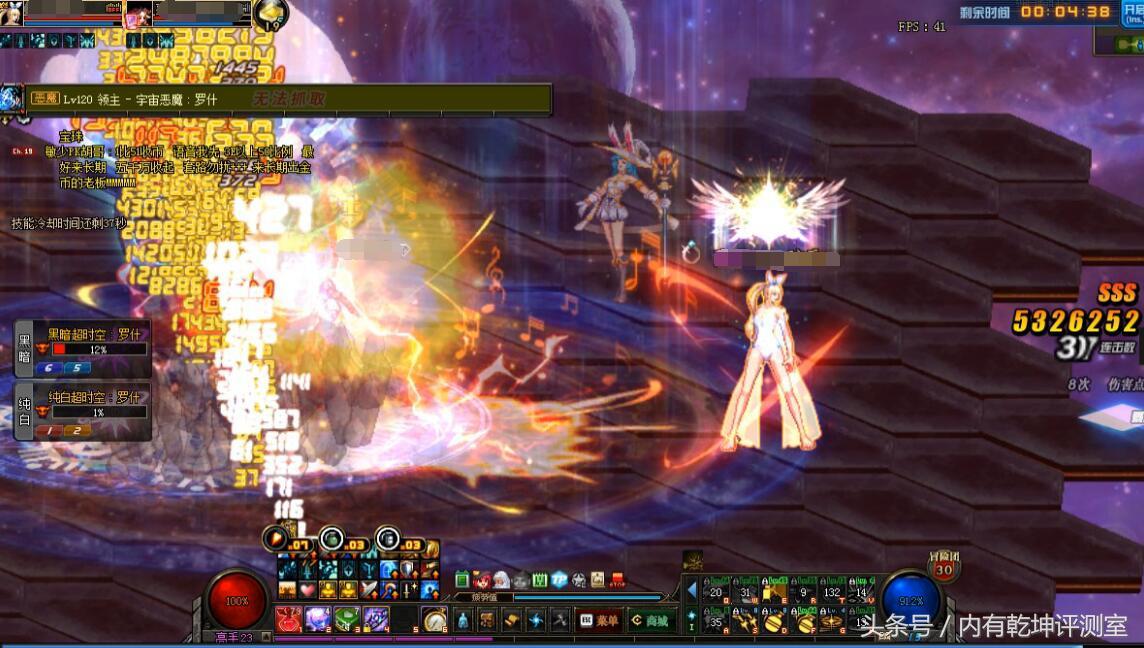Screen dimensions: 1144x648
Task: Activate the yellow orb skill on D
Action: 773,621
